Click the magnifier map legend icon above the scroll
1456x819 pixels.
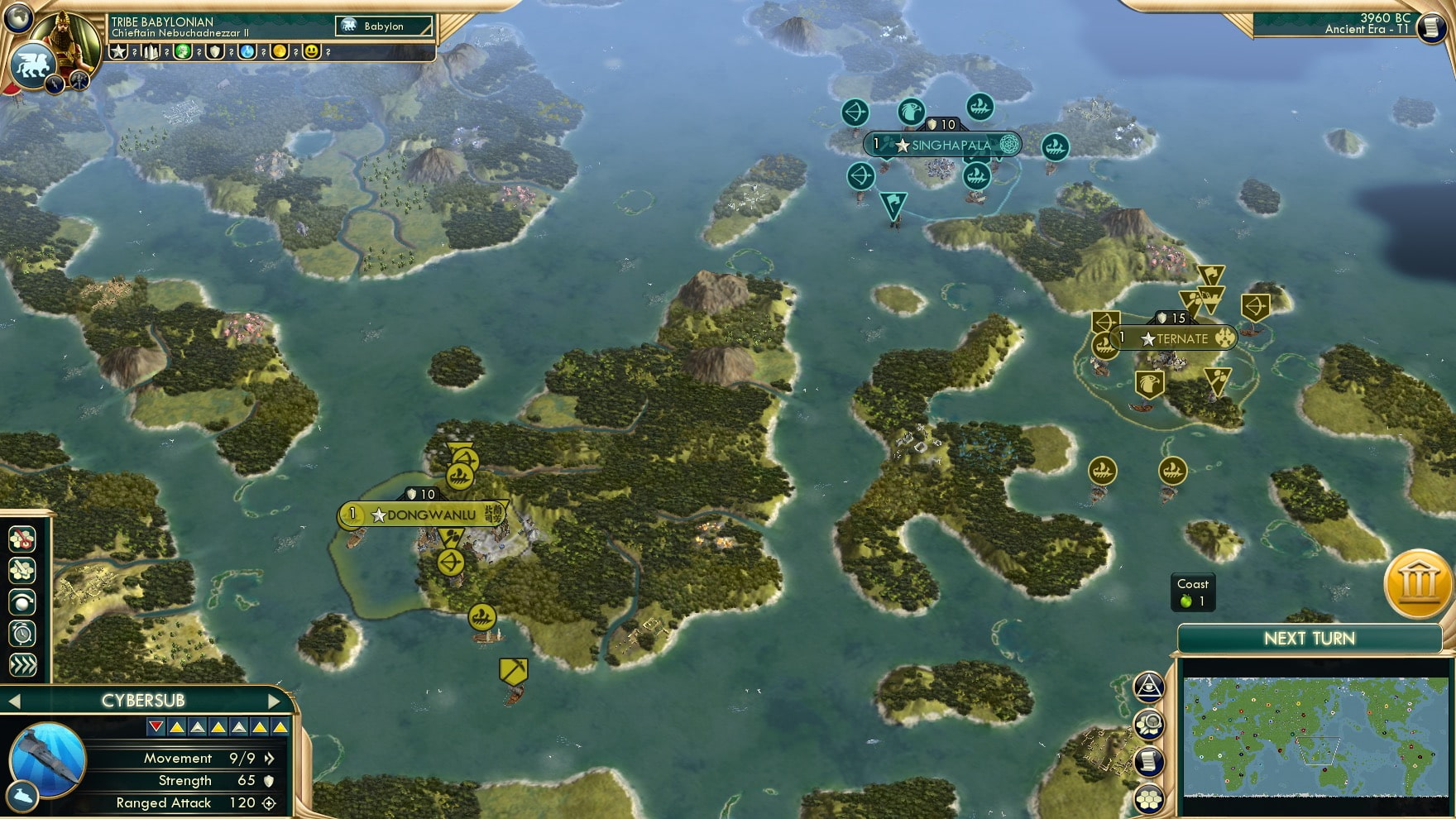pos(1148,721)
